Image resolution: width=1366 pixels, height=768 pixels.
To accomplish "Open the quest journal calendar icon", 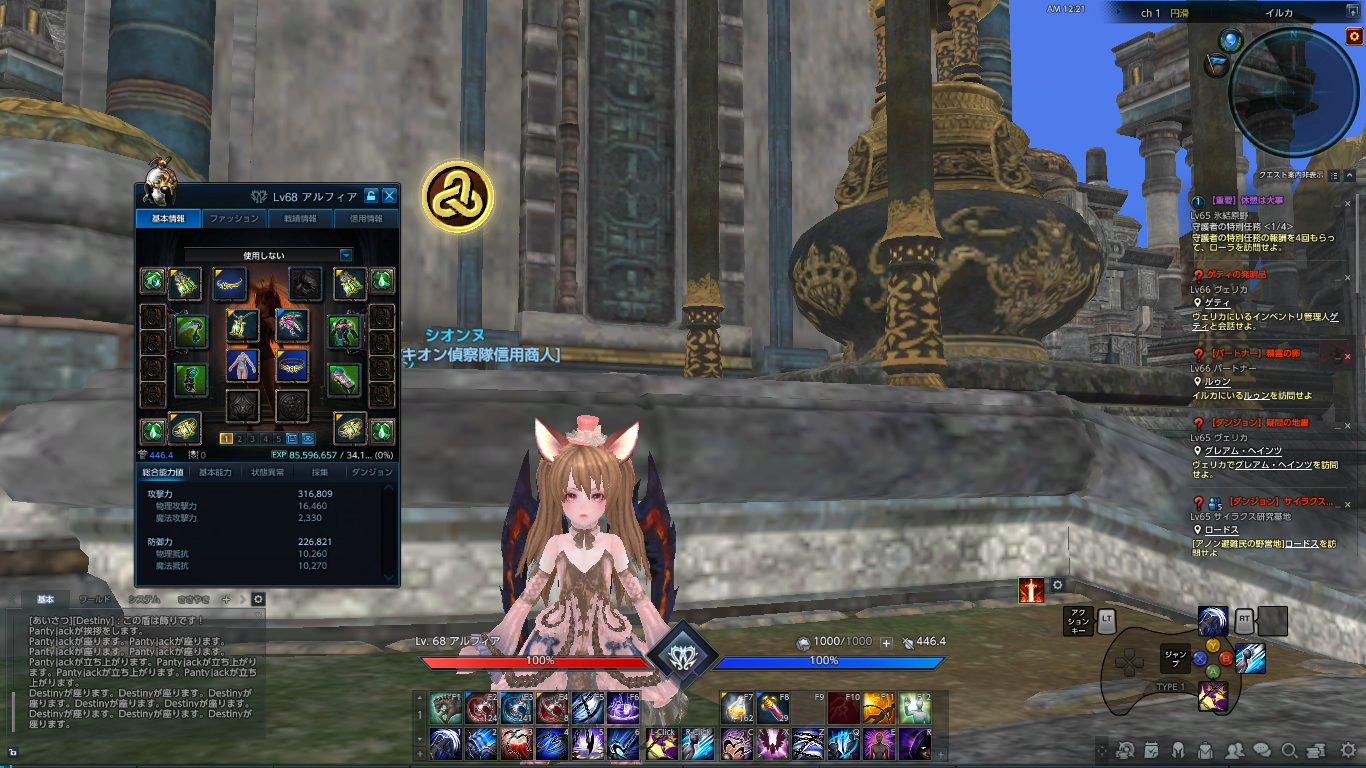I will (x=1151, y=750).
